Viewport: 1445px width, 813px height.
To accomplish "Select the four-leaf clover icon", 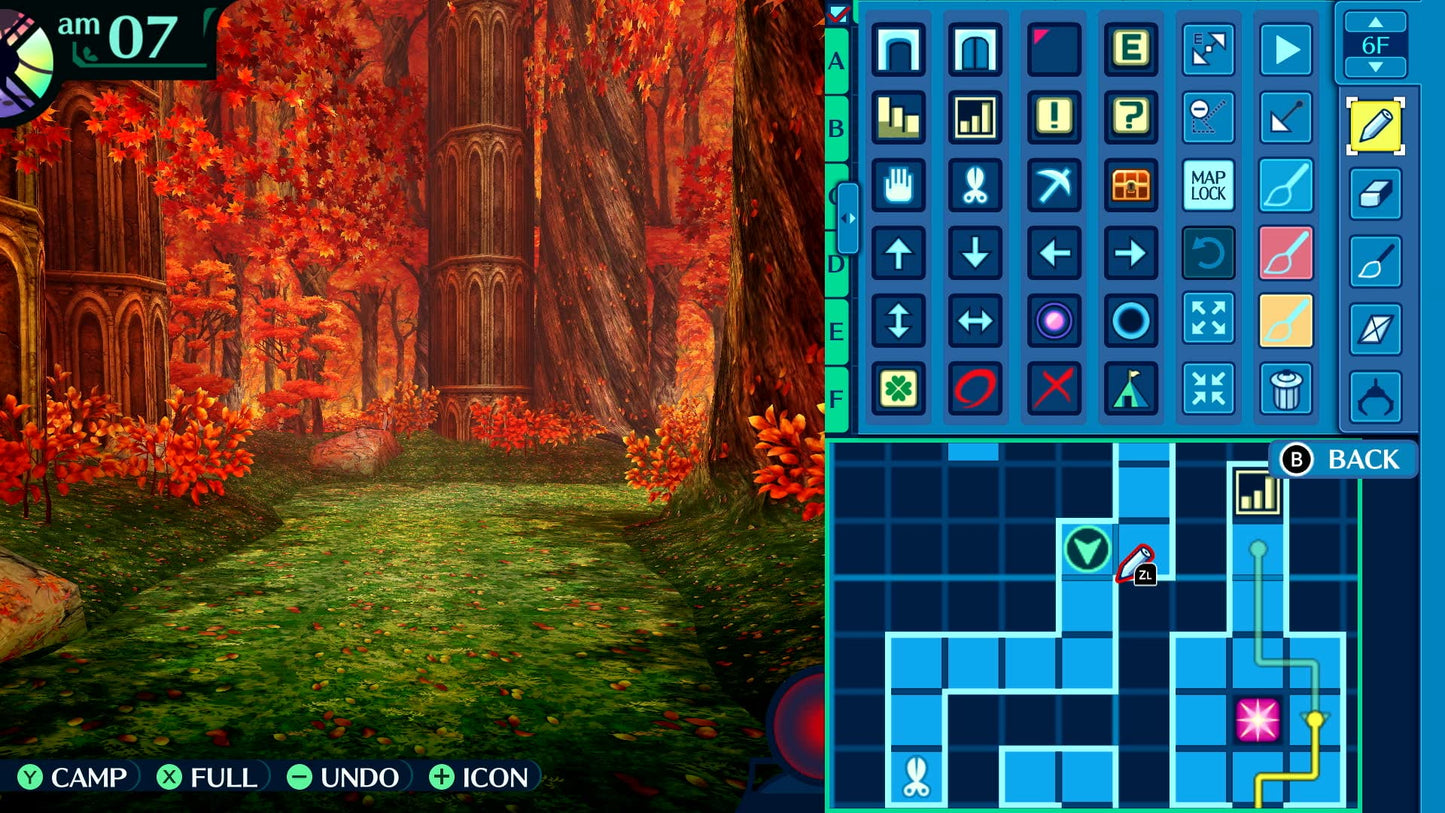I will [898, 388].
